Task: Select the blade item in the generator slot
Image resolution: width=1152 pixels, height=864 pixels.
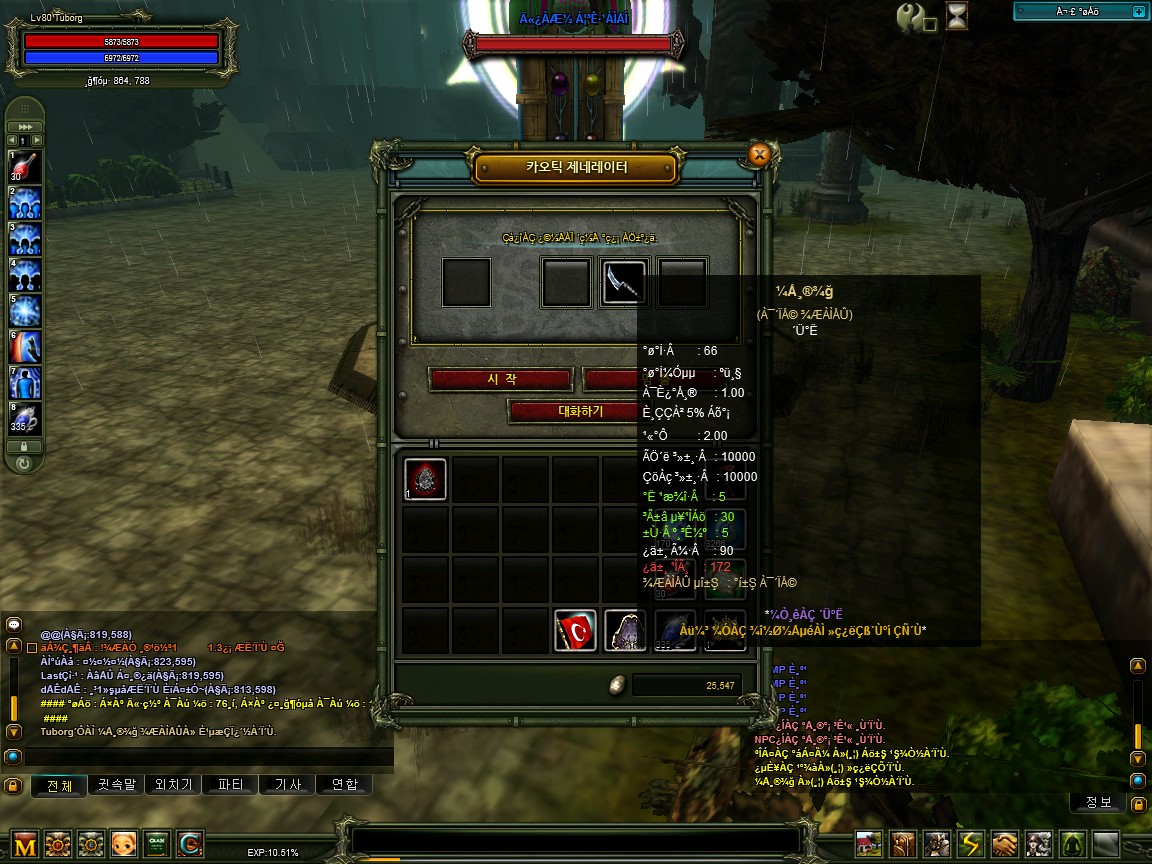Action: coord(624,282)
